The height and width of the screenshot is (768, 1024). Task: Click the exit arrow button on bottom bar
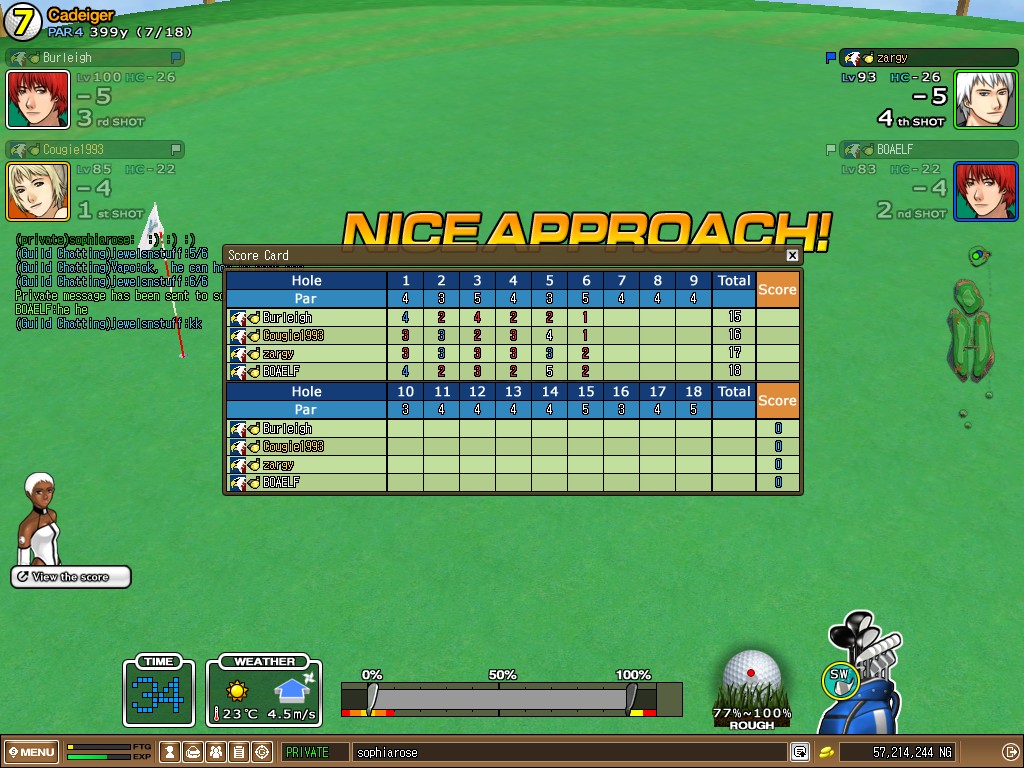coord(1009,752)
